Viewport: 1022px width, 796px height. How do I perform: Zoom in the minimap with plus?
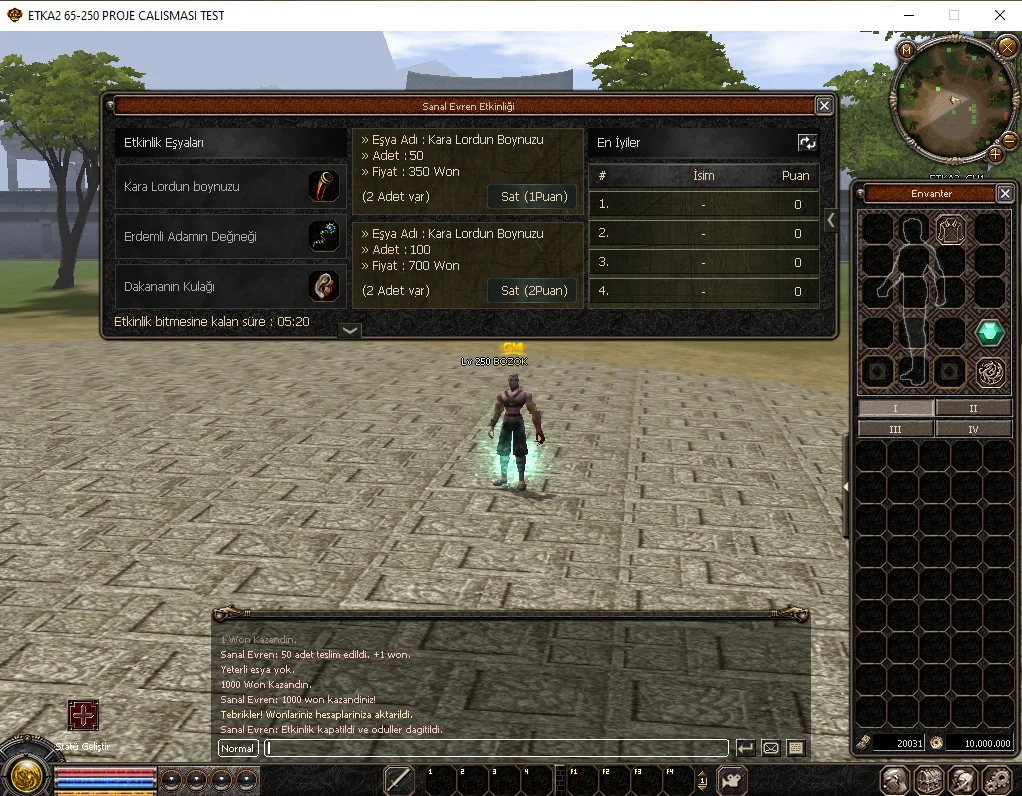tap(995, 155)
